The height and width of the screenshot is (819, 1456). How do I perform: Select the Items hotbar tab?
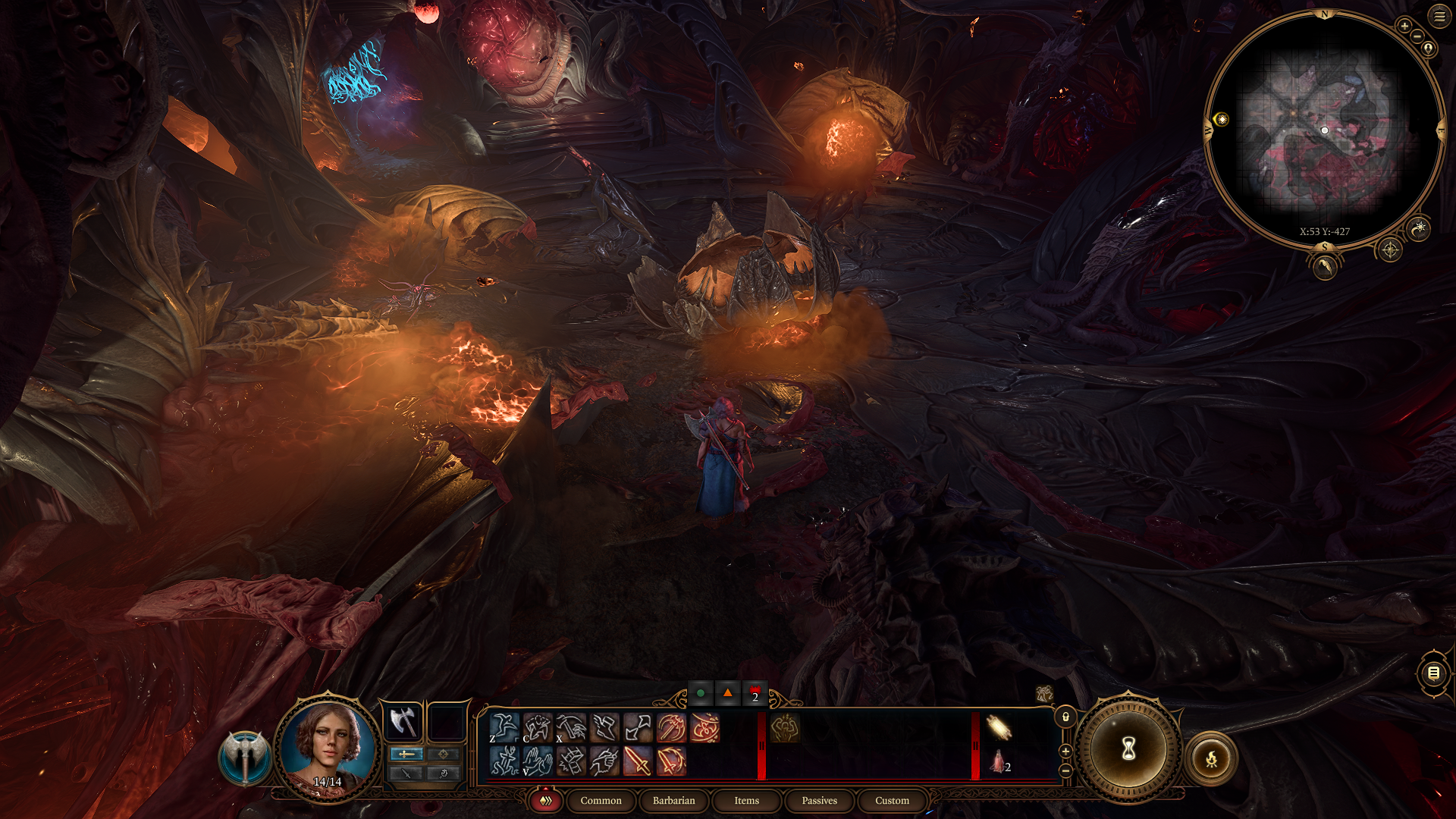(746, 801)
